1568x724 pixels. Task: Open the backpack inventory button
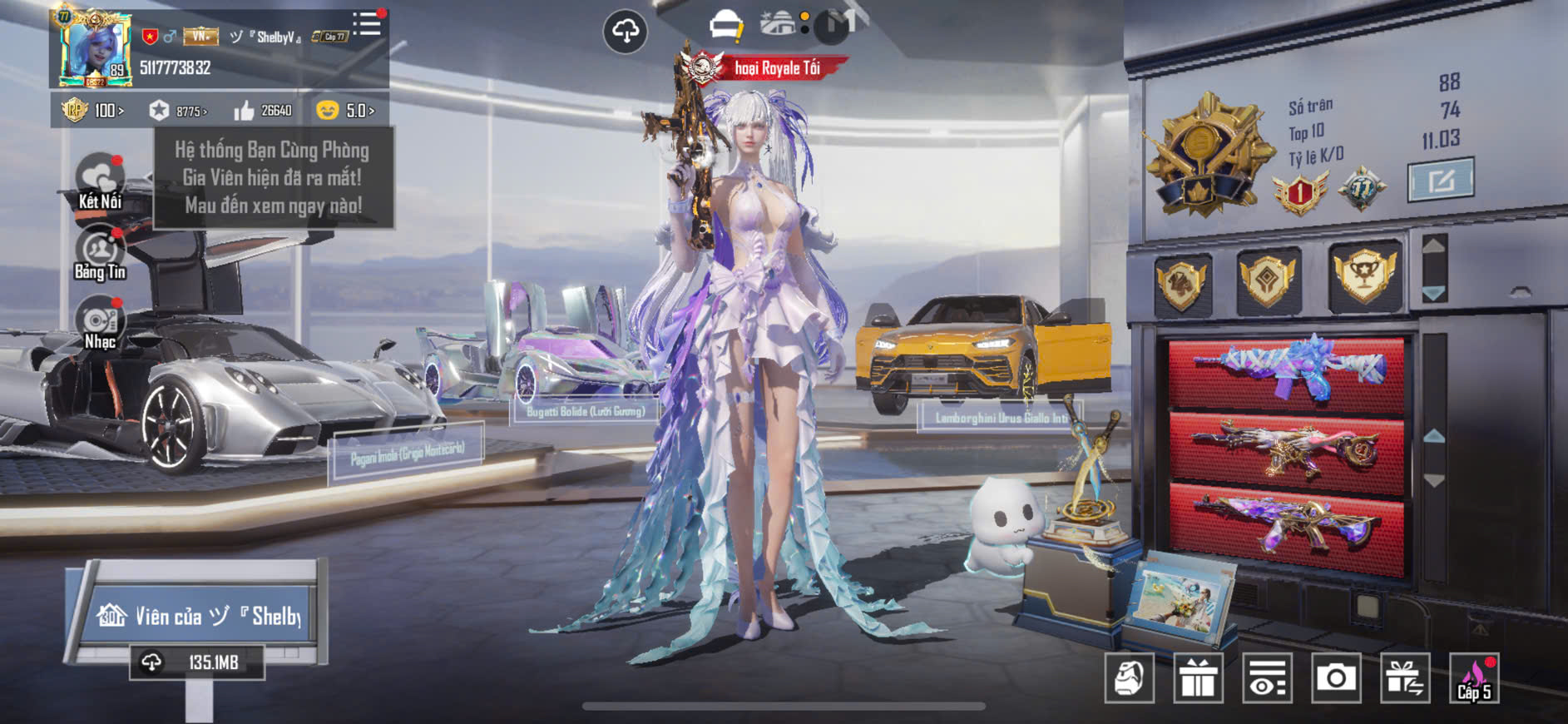coord(1129,678)
